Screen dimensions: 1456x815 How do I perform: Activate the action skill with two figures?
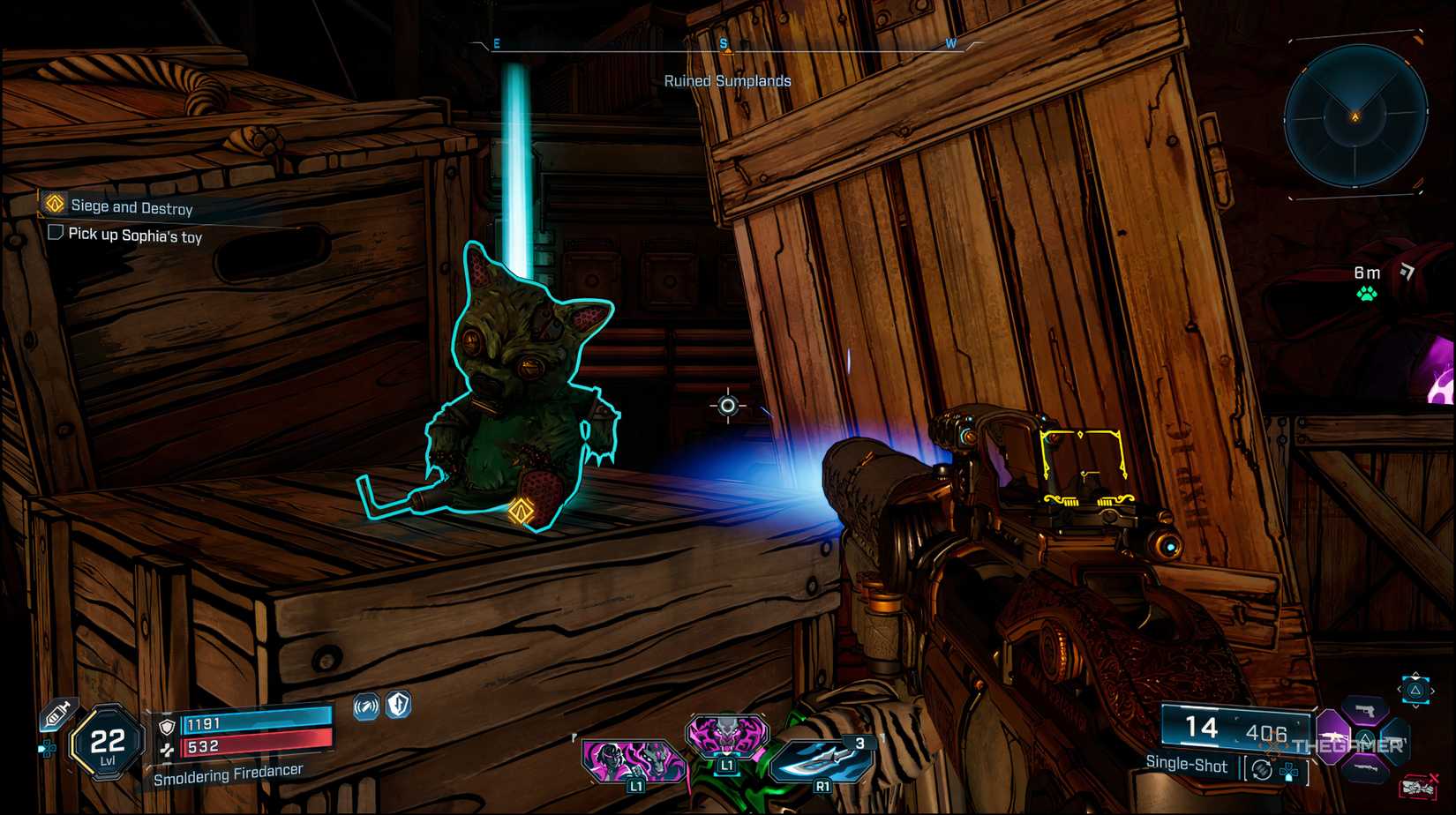point(633,759)
